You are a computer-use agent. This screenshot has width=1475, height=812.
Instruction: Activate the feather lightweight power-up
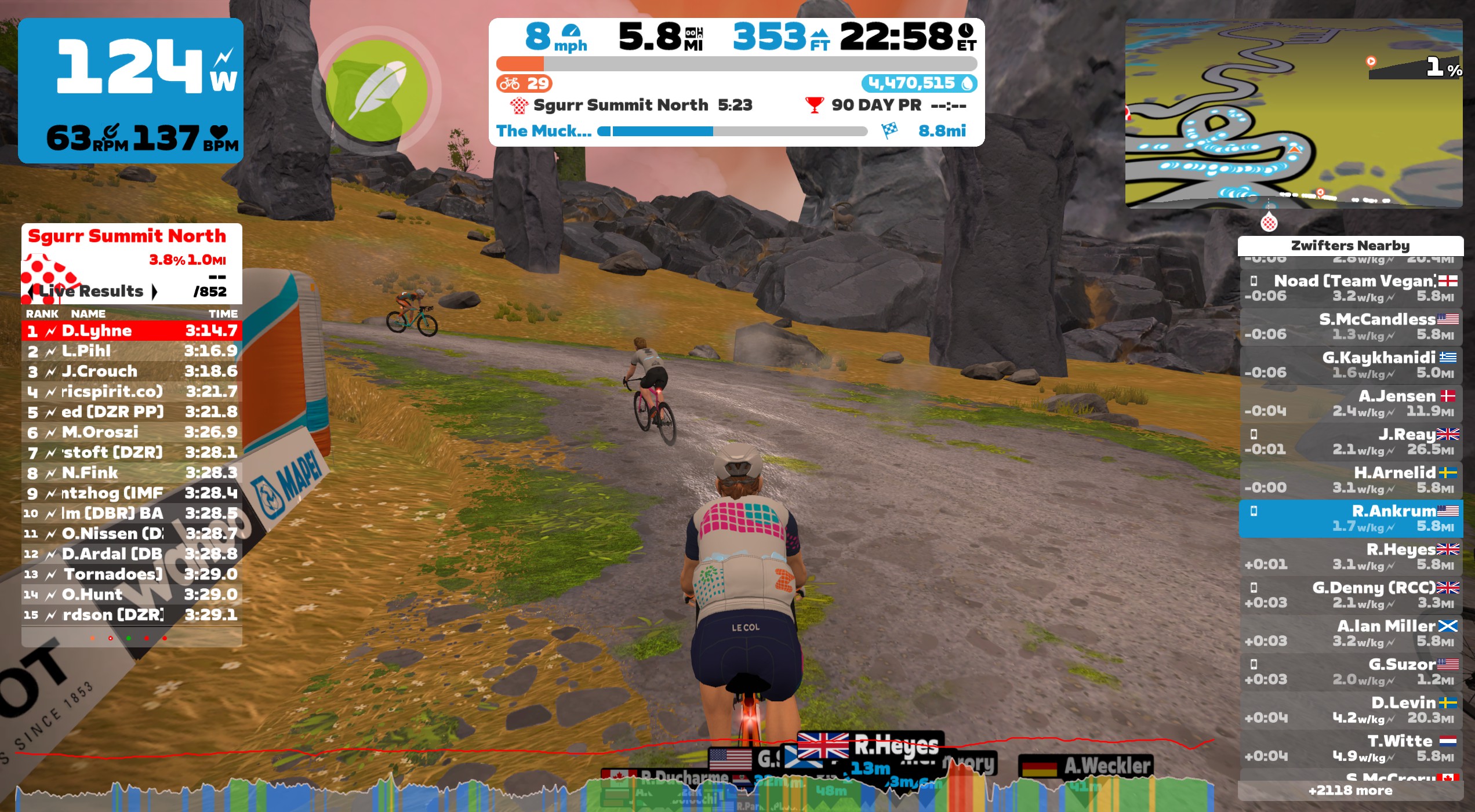[376, 90]
